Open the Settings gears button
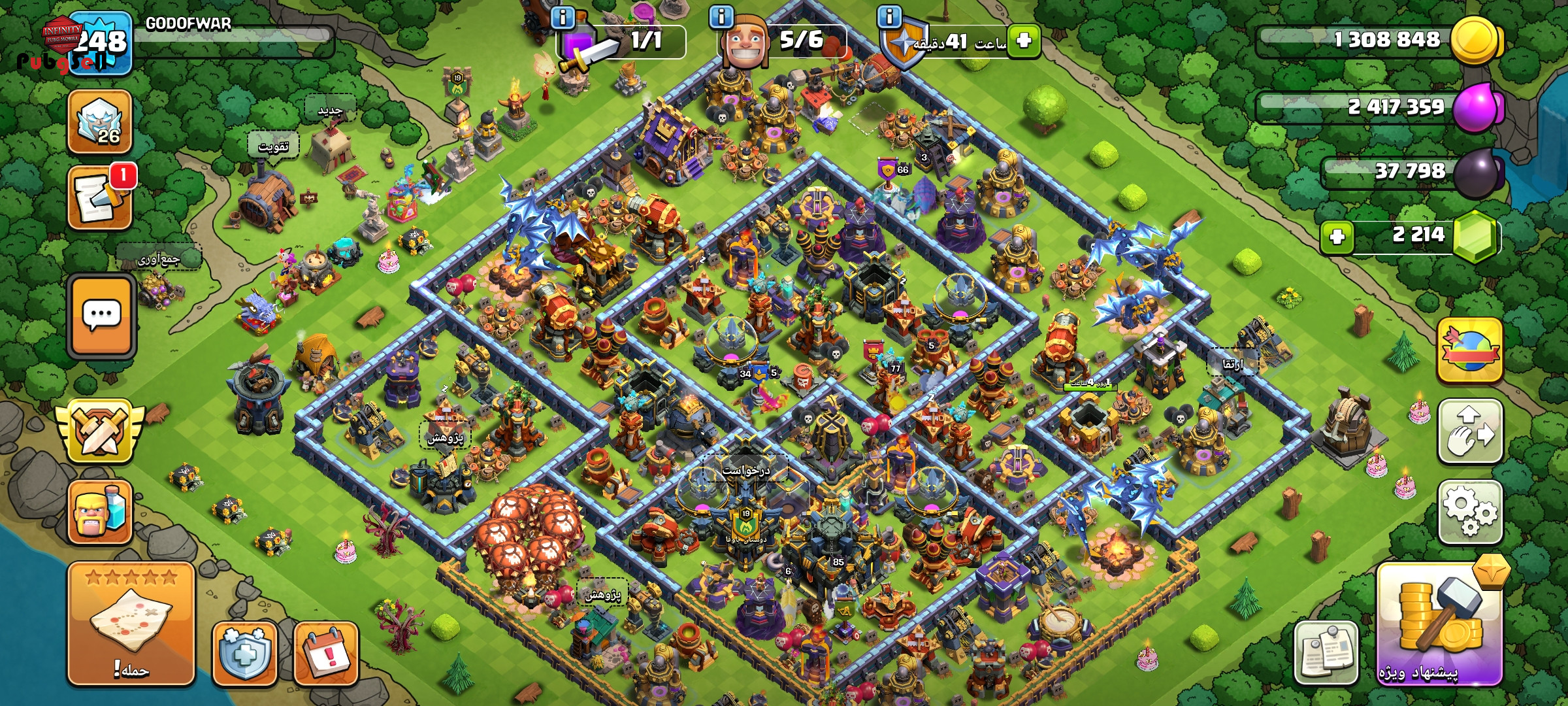Viewport: 1568px width, 706px height. [1470, 513]
